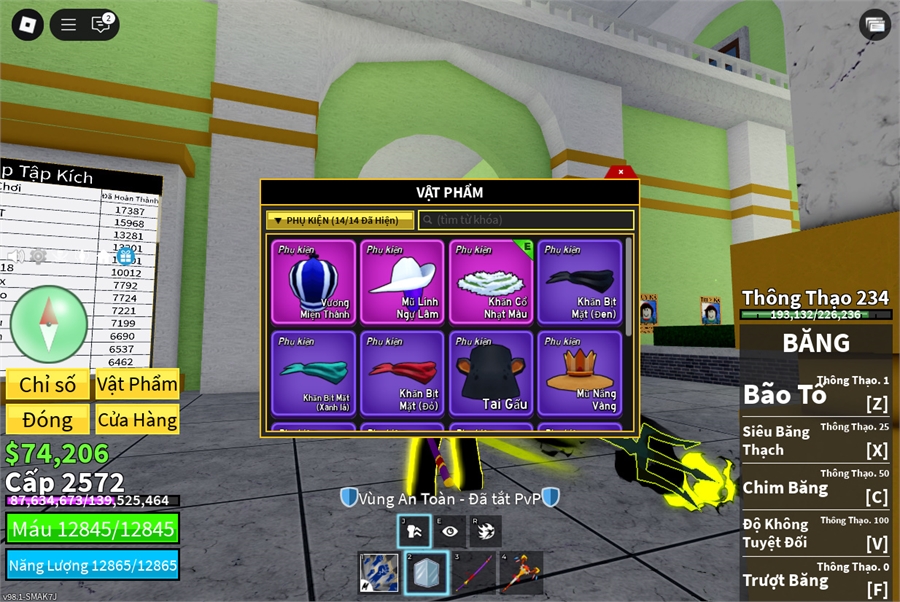This screenshot has width=900, height=602.
Task: Select the Mũ Lính Ngự Lâm hat
Action: point(403,282)
